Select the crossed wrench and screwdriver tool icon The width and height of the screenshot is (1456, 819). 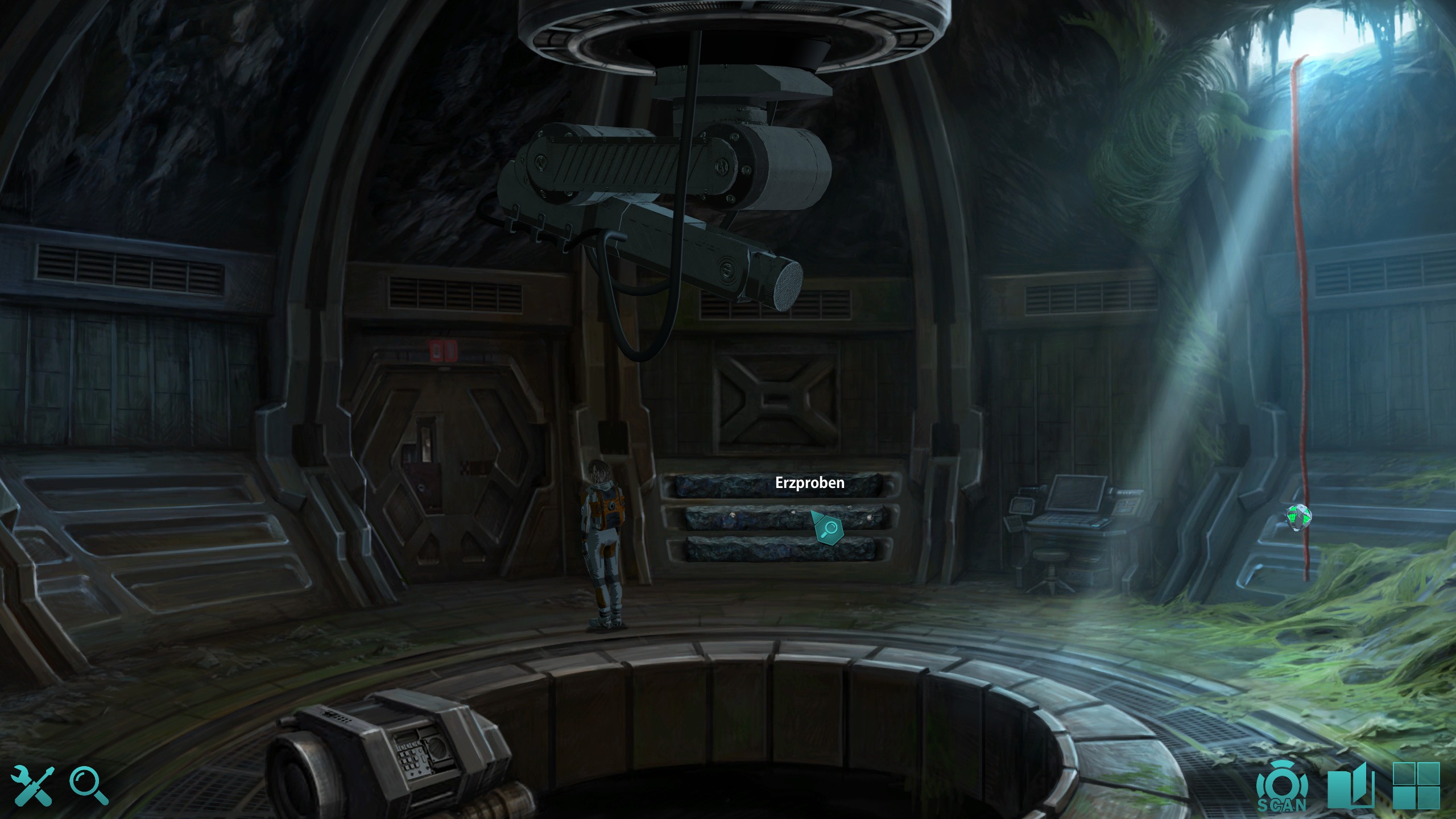click(x=32, y=785)
